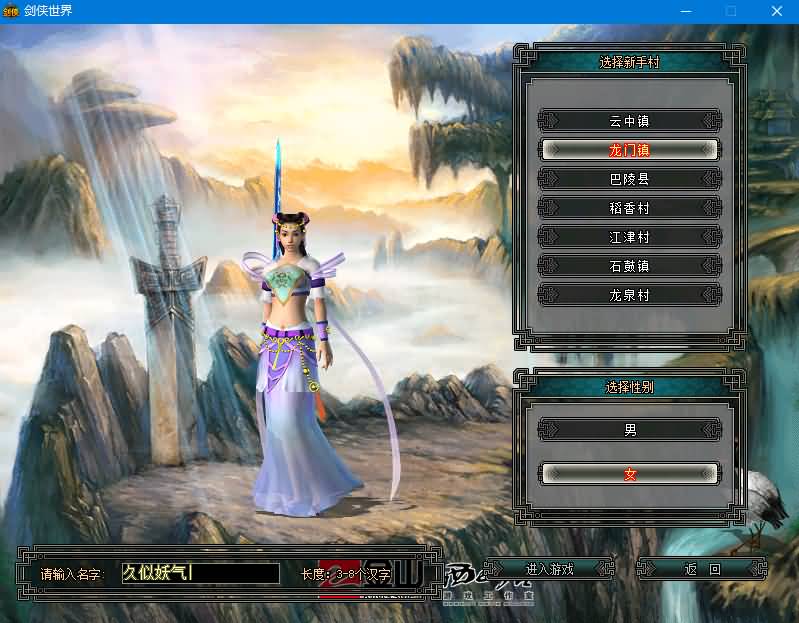Image resolution: width=799 pixels, height=623 pixels.
Task: Choose 龙泉村 from the village list
Action: pyautogui.click(x=629, y=295)
